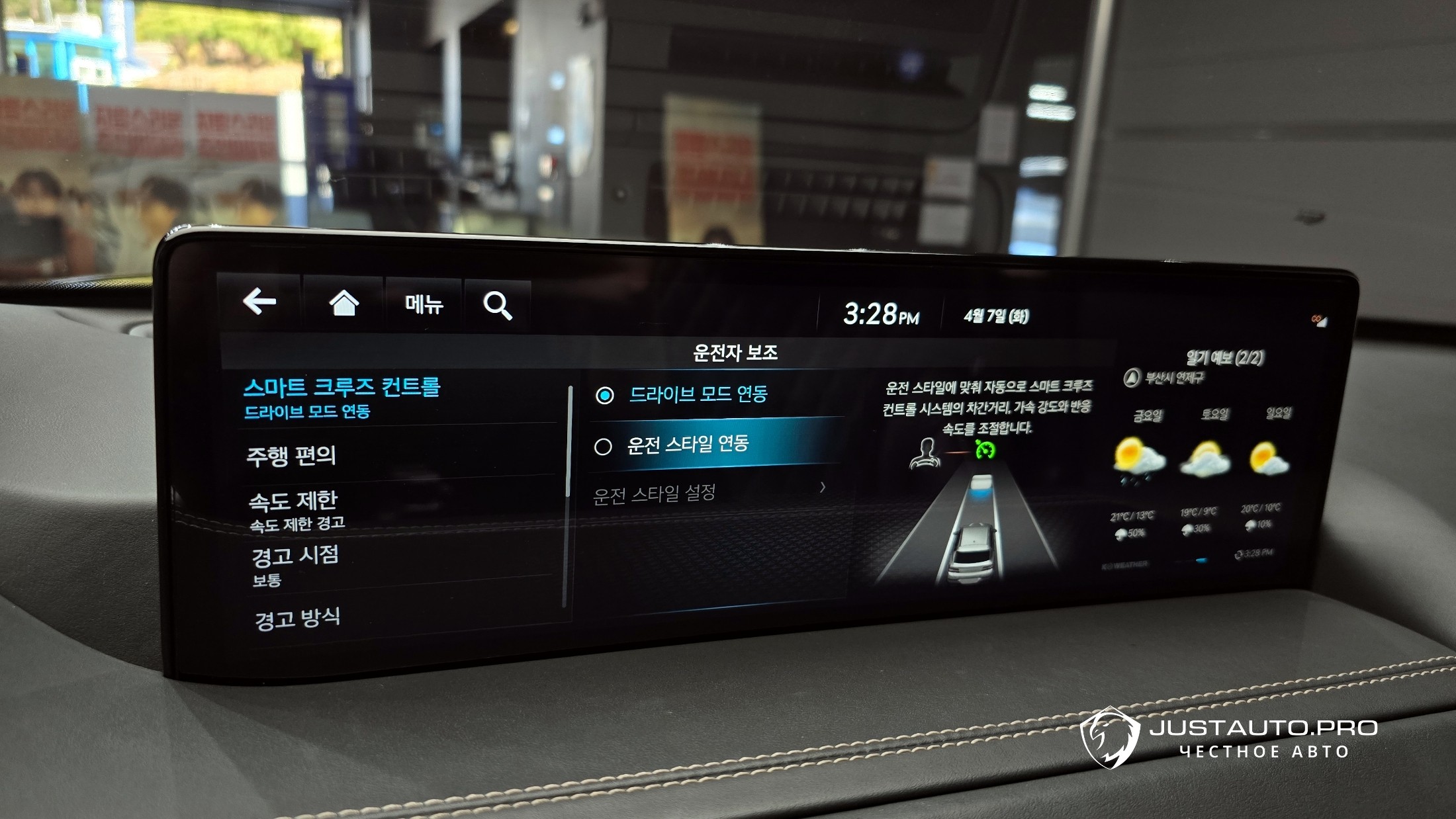Open the 메뉴 menu
1456x819 pixels.
(x=424, y=304)
